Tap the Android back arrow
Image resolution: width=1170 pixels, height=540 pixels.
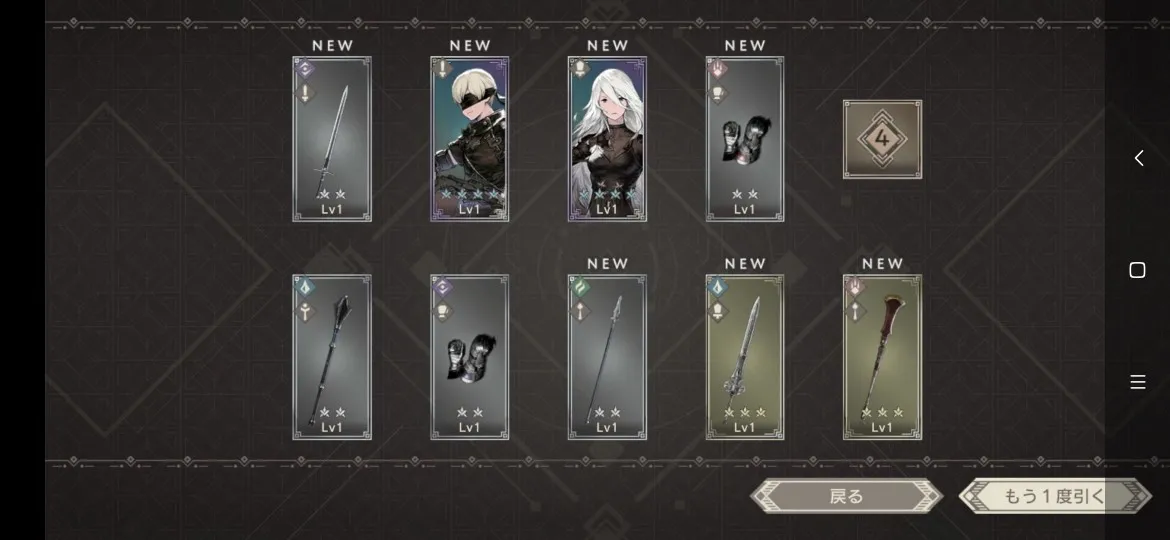coord(1138,158)
